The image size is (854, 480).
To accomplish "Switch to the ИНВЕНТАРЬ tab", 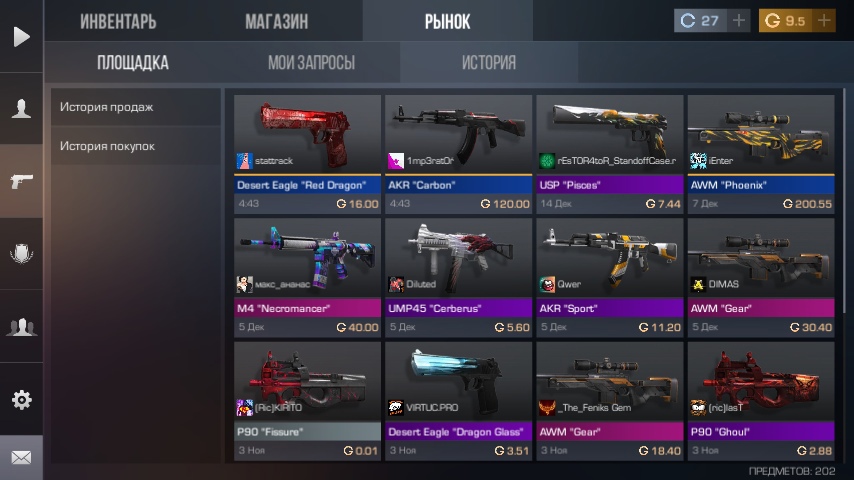I will click(x=118, y=21).
